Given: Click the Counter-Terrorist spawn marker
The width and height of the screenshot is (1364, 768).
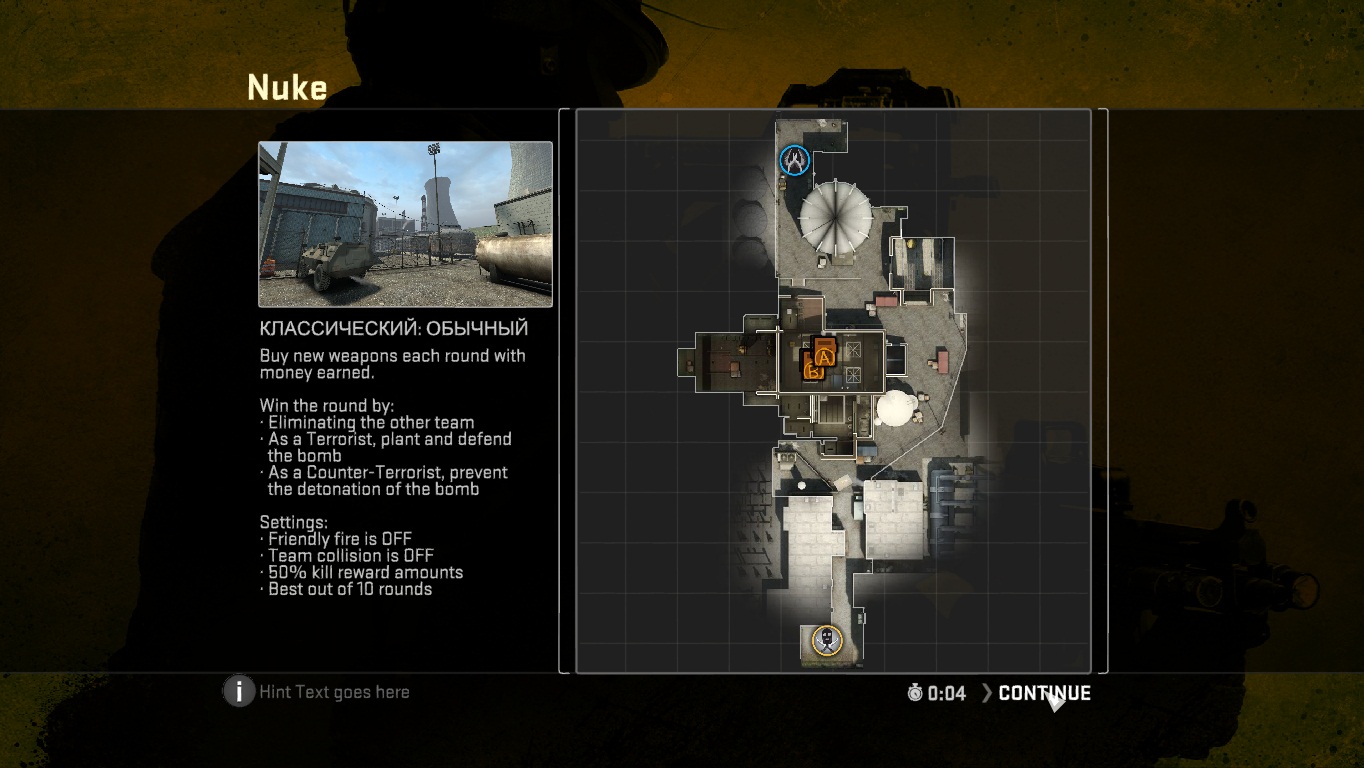Looking at the screenshot, I should 795,160.
